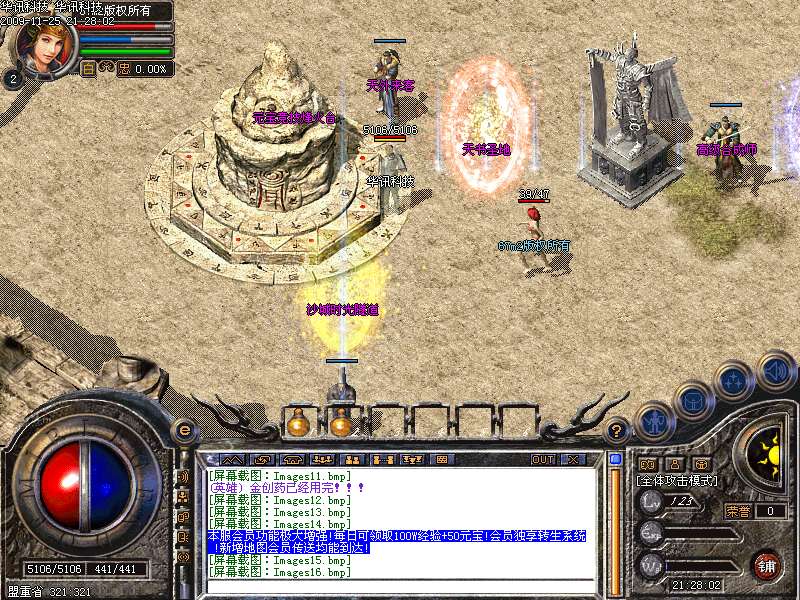The height and width of the screenshot is (600, 800).
Task: Click the question mark help button
Action: tap(618, 431)
